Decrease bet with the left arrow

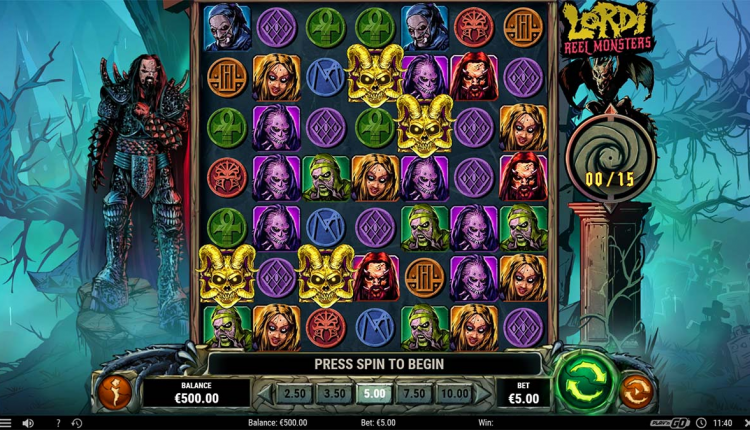pos(262,393)
